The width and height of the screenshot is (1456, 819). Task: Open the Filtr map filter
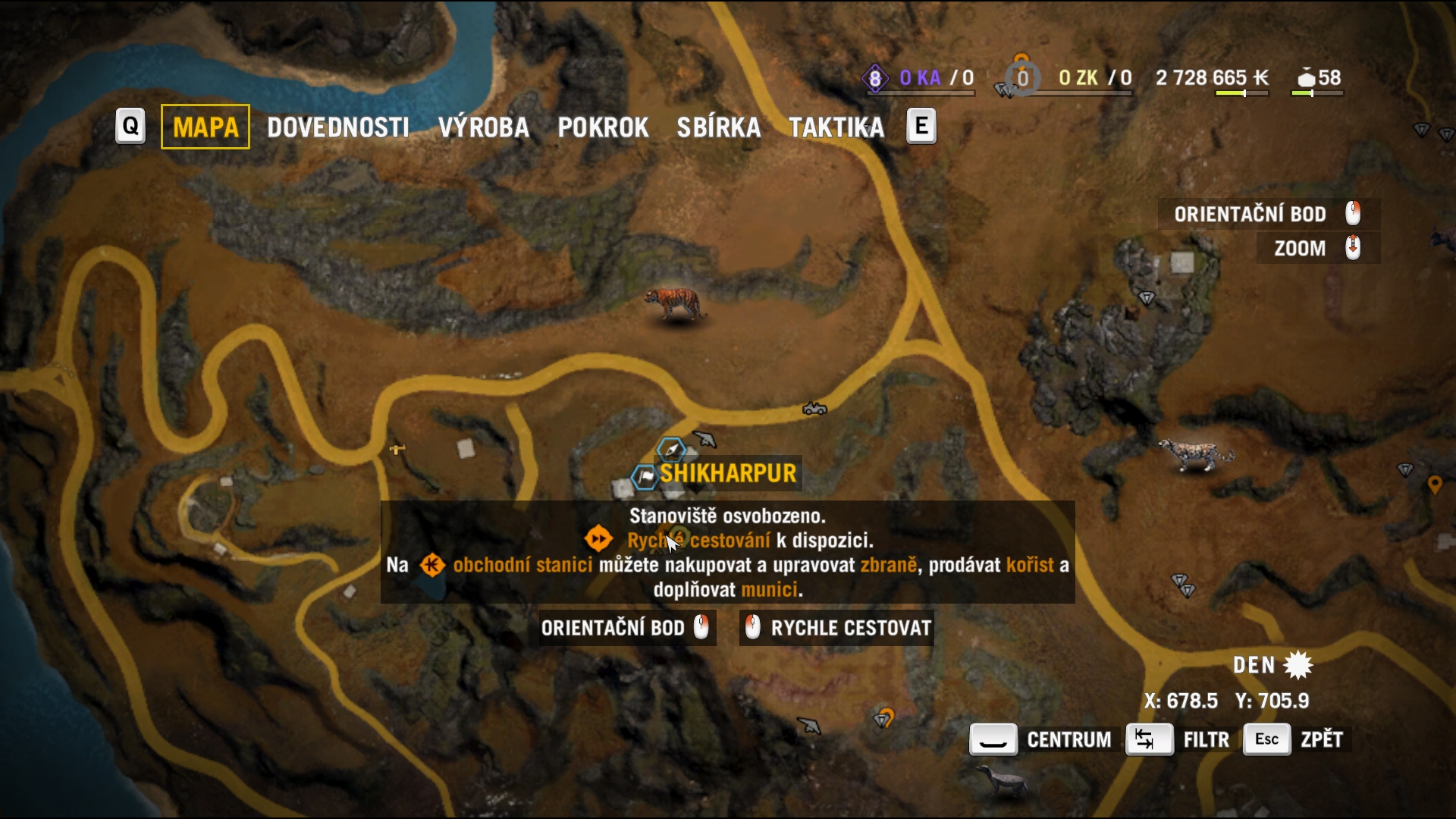(1178, 739)
